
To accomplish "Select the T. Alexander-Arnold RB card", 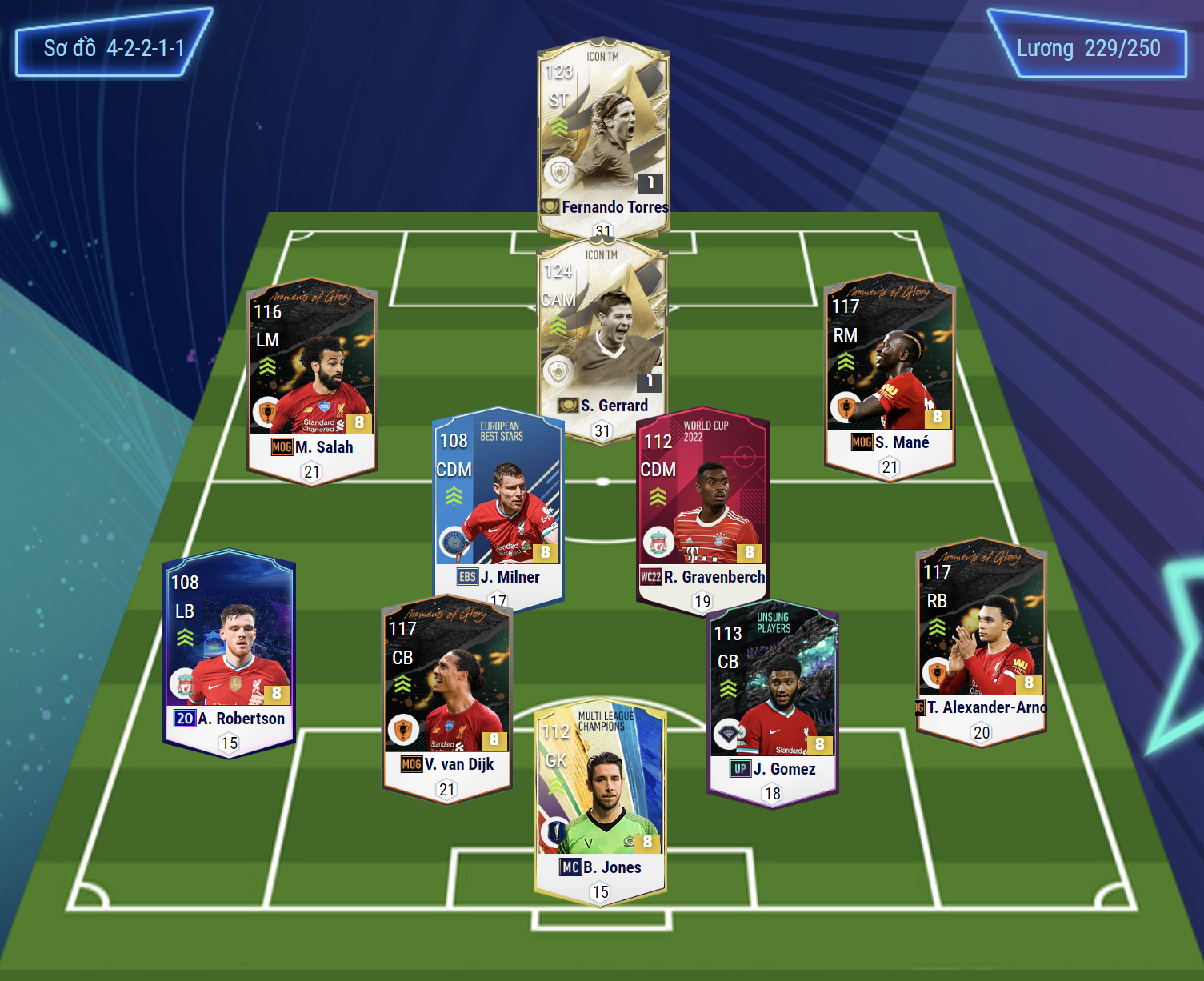I will [981, 640].
